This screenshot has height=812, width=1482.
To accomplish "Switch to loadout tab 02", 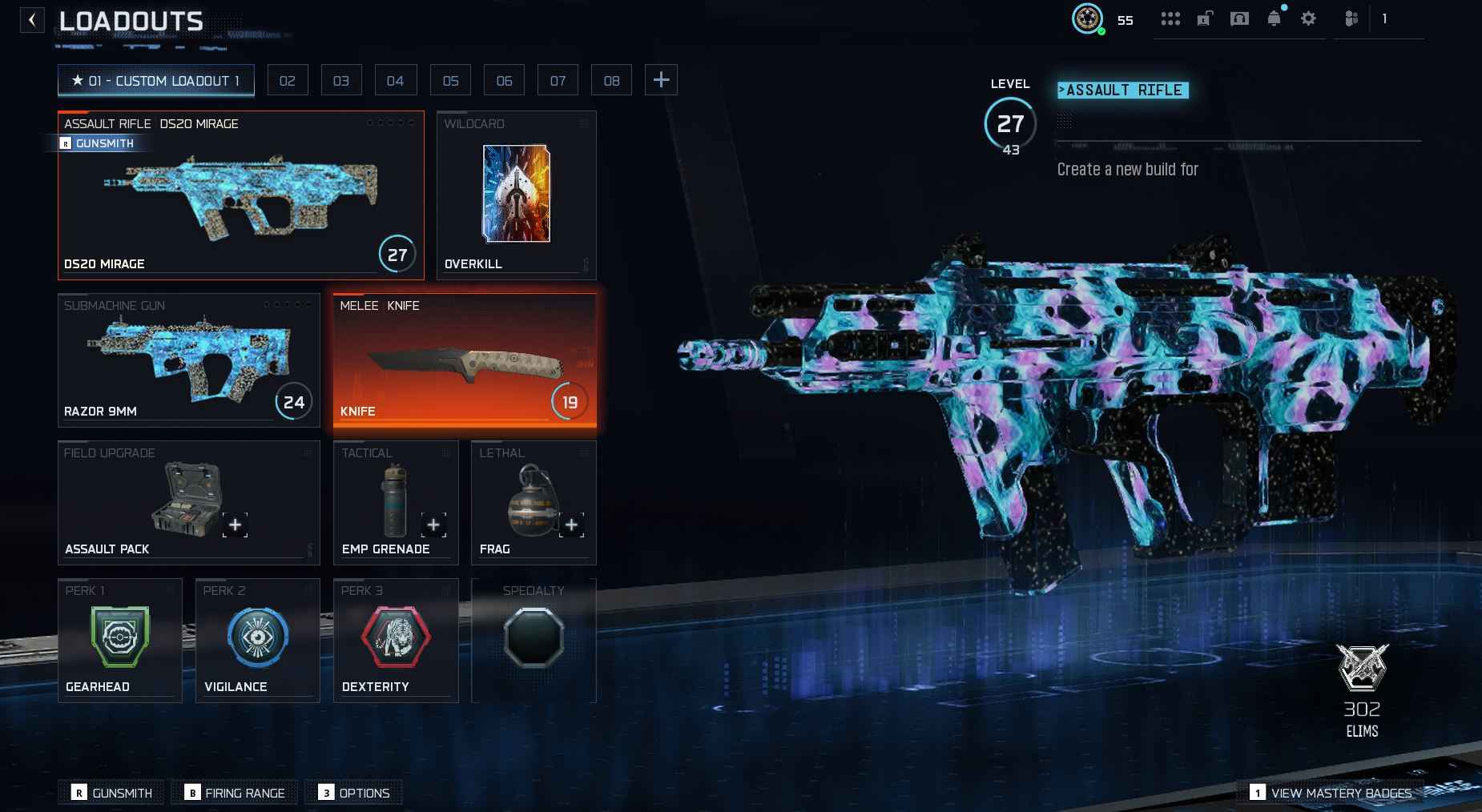I will tap(288, 80).
